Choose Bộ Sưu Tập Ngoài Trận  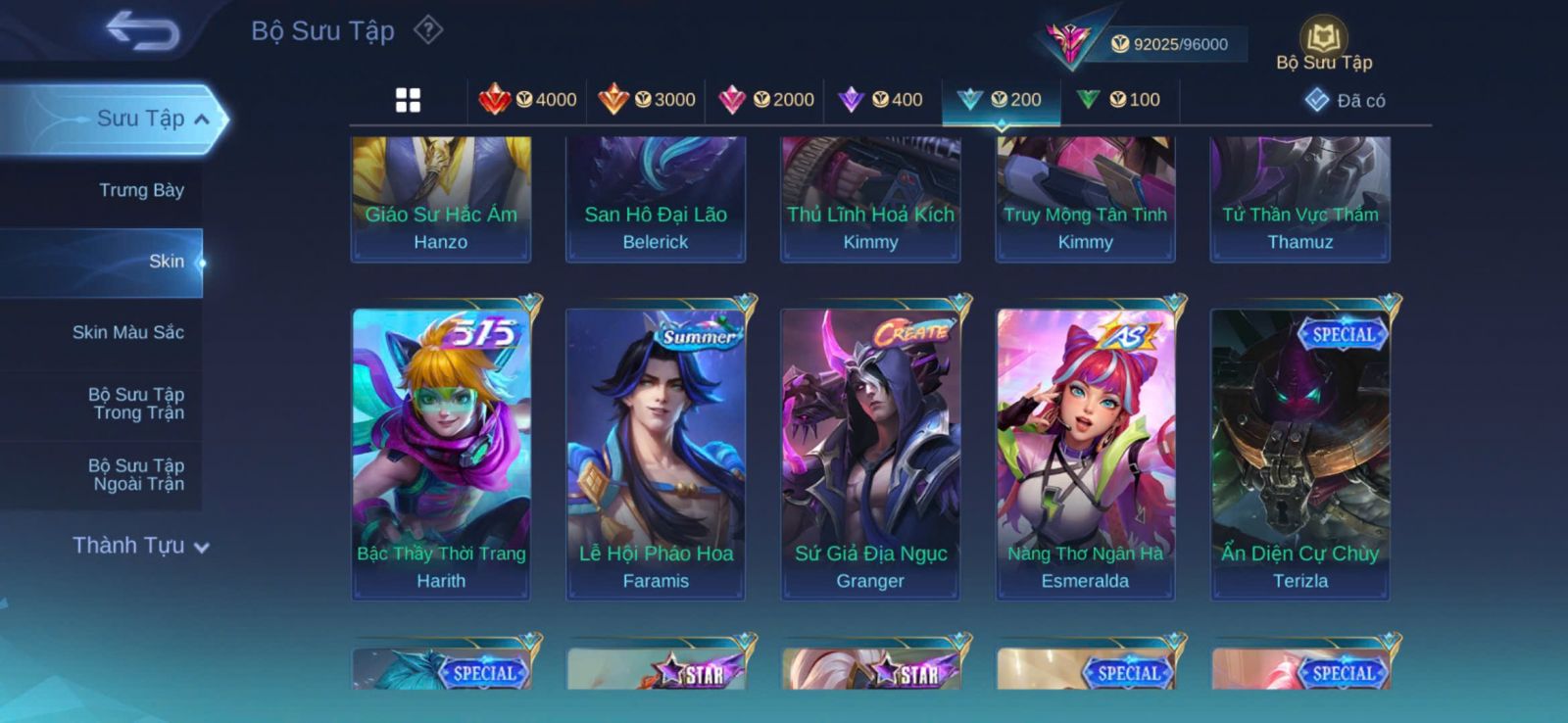pyautogui.click(x=136, y=474)
